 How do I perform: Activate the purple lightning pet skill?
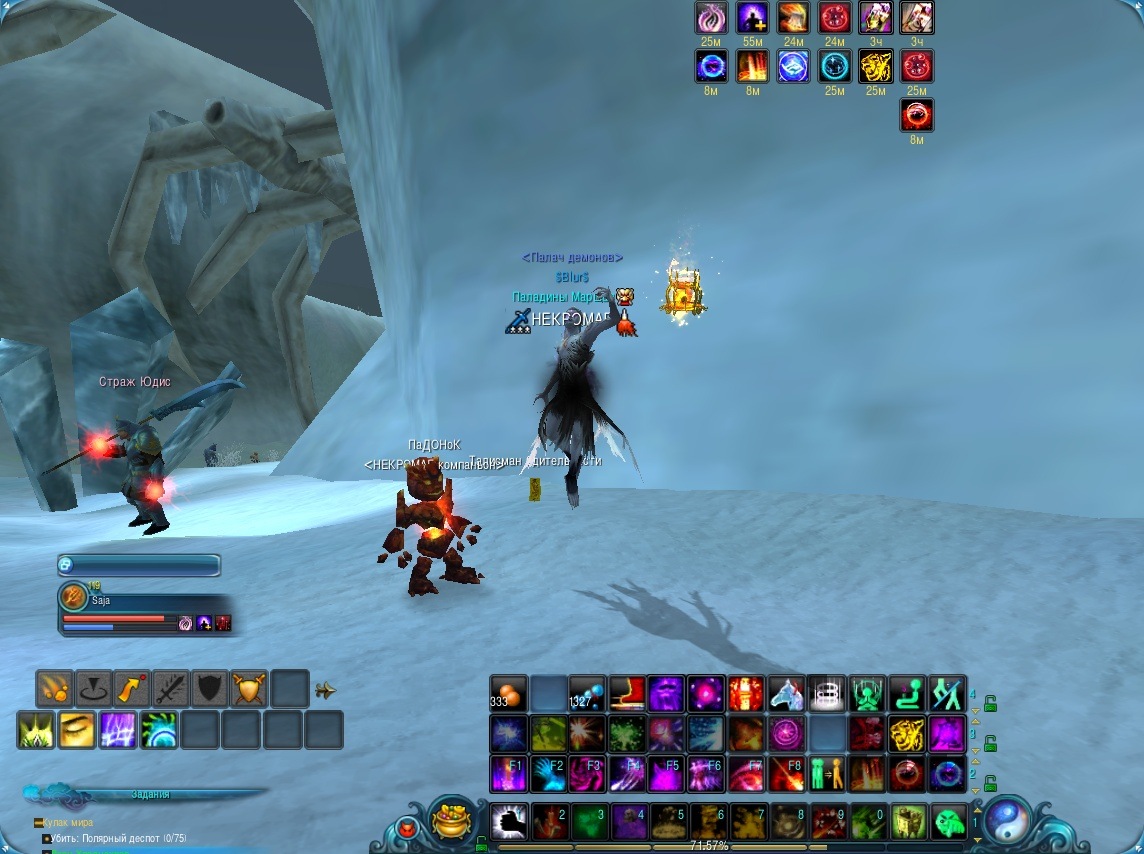coord(118,729)
